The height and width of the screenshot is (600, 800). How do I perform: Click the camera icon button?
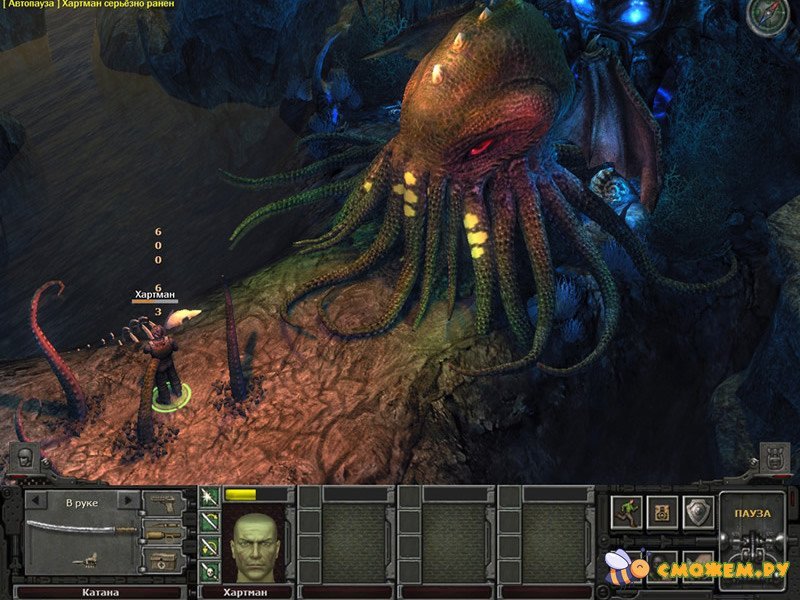pos(662,512)
